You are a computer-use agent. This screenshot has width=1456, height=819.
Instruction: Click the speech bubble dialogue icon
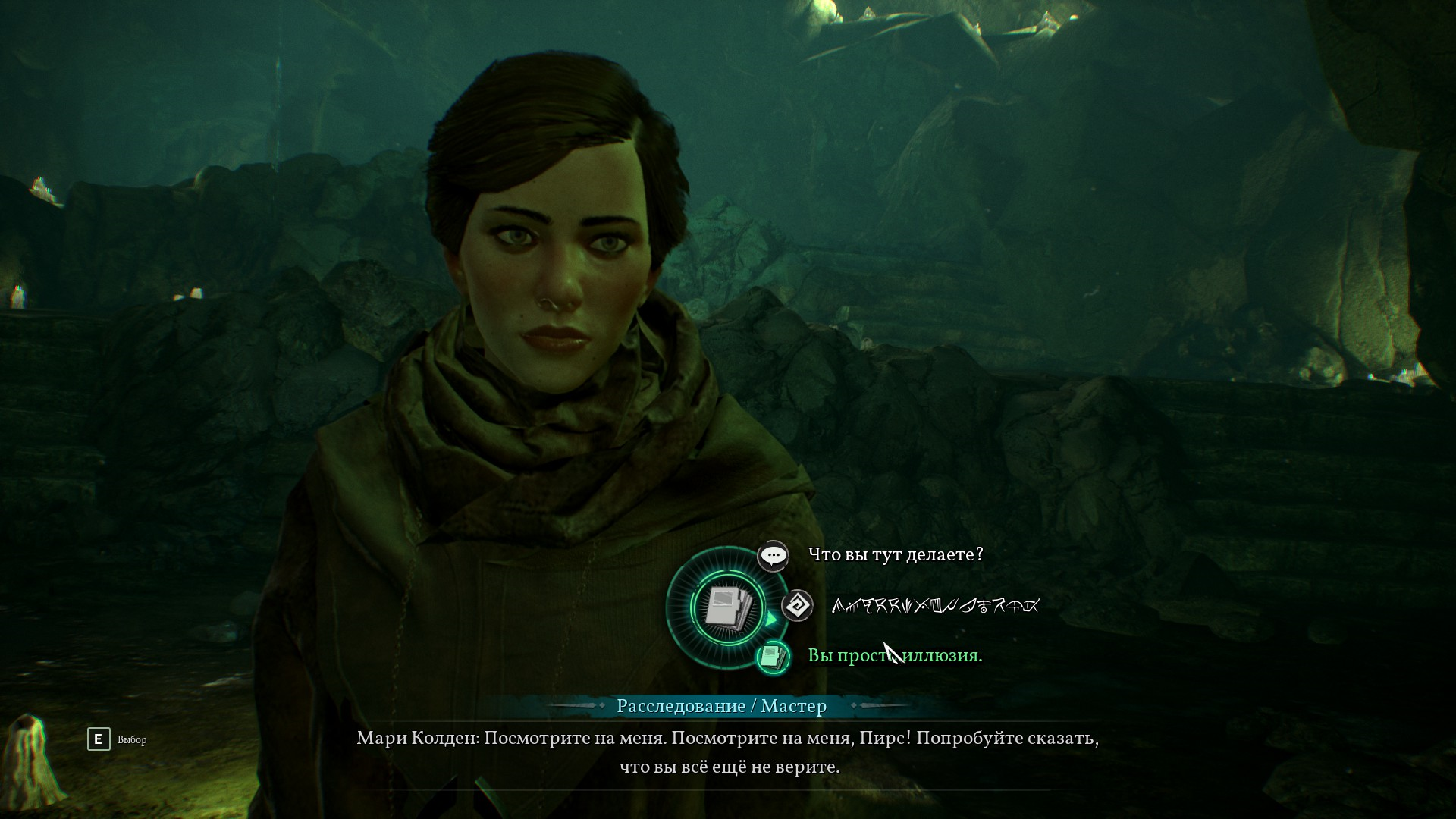773,556
